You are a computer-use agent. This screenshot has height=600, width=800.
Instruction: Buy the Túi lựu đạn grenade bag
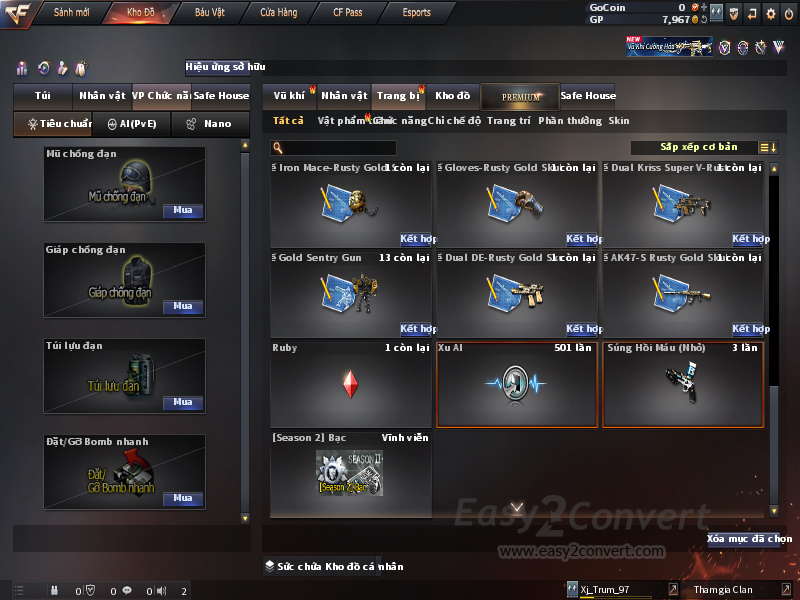[183, 402]
